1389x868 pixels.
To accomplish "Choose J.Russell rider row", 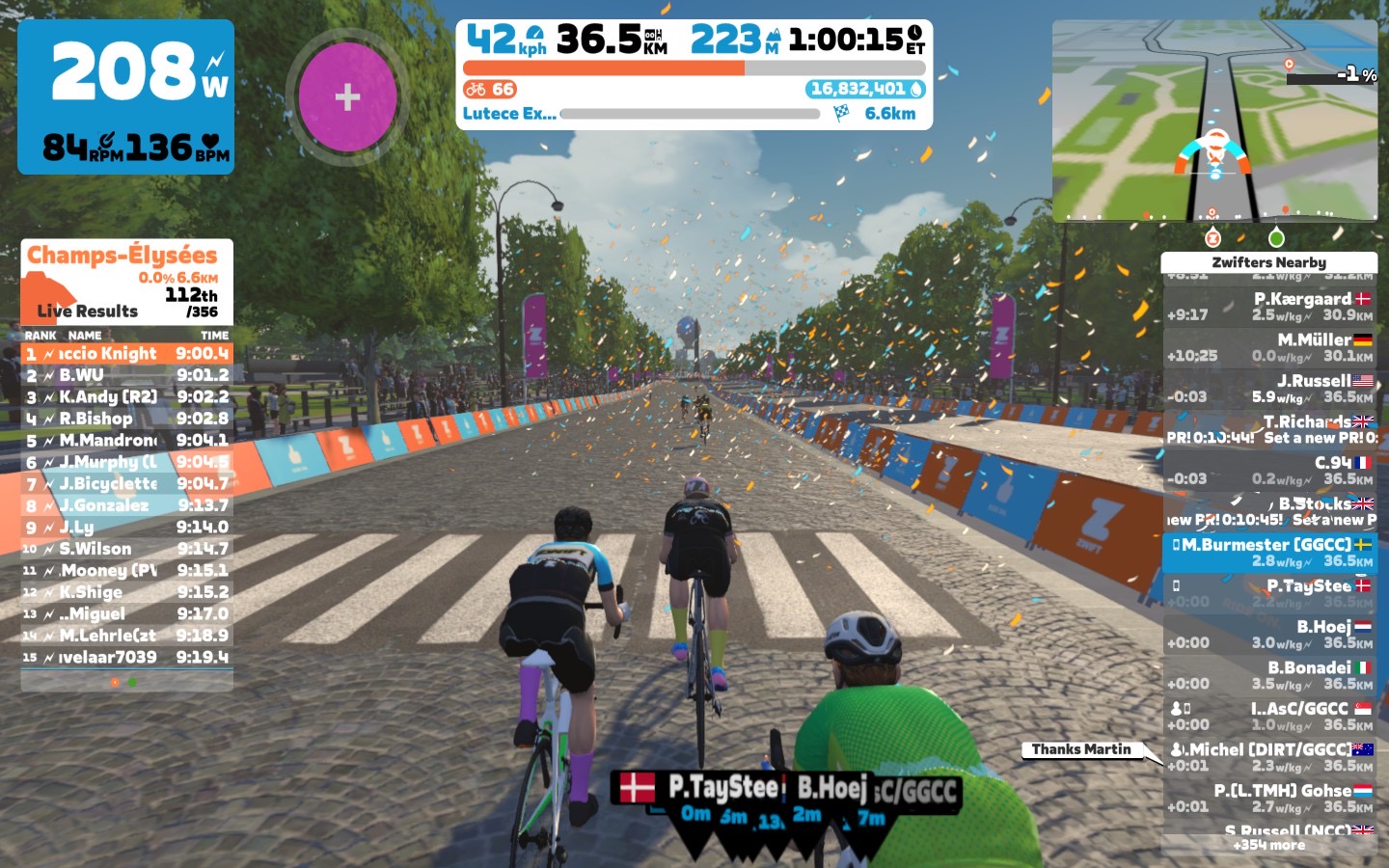I will [x=1269, y=389].
